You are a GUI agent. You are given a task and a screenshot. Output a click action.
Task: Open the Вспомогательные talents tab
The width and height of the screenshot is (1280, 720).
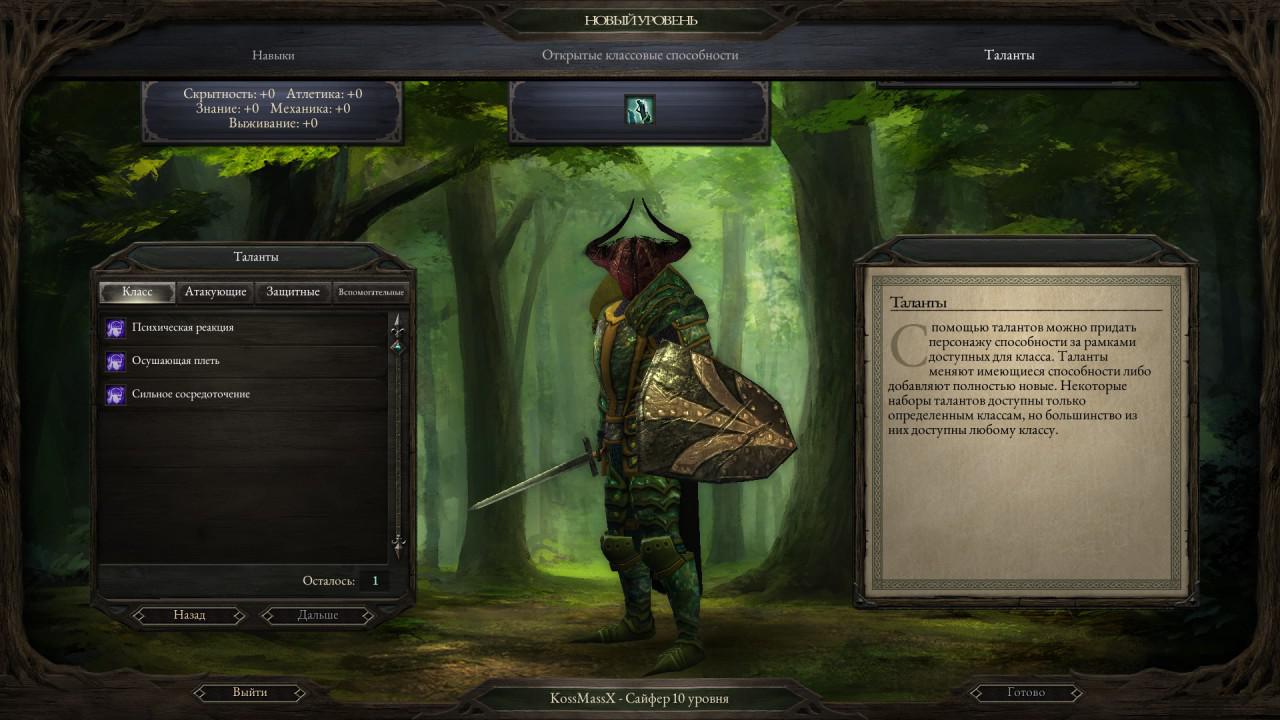pyautogui.click(x=371, y=292)
